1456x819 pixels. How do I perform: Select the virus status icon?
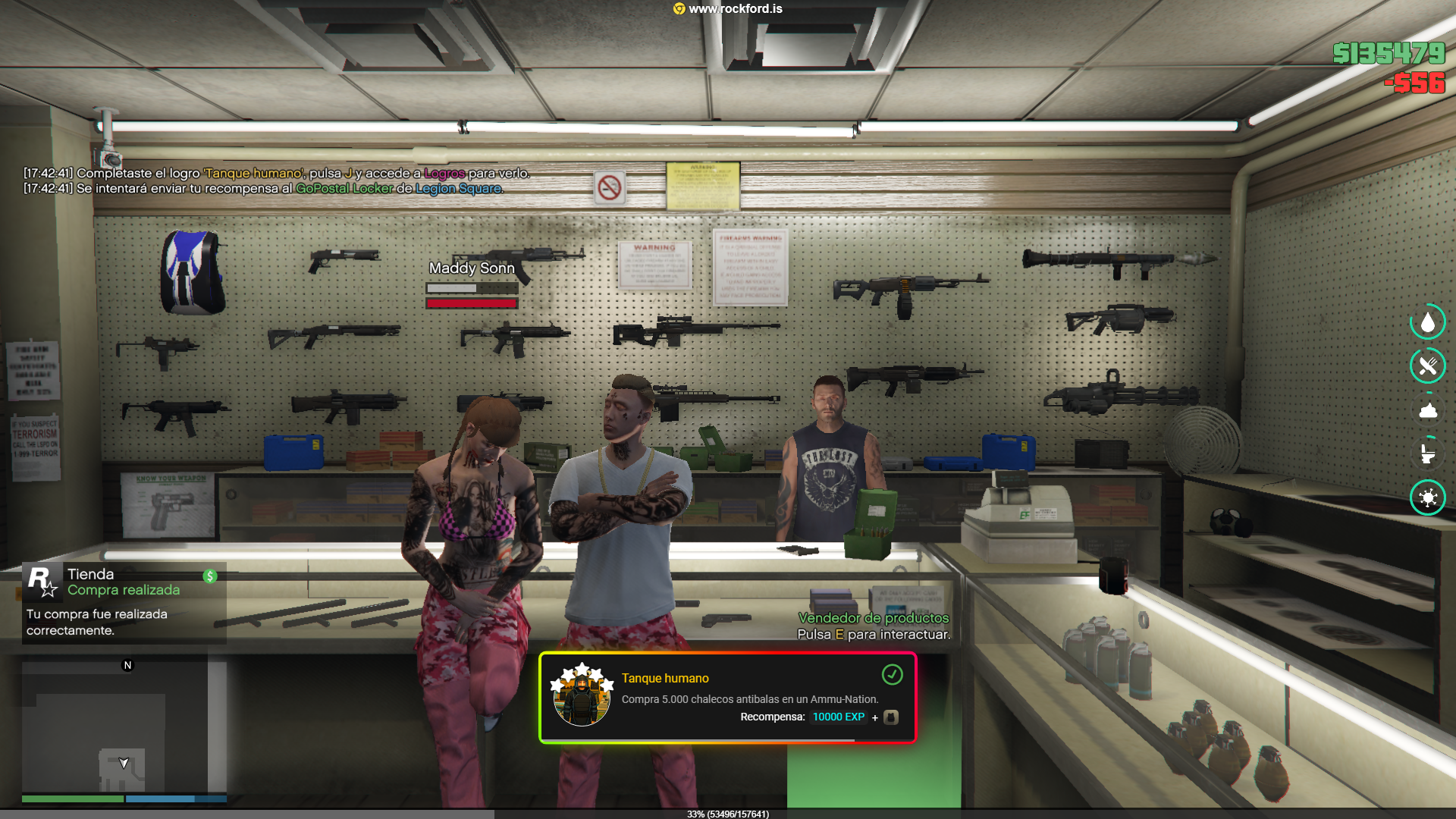(x=1428, y=497)
